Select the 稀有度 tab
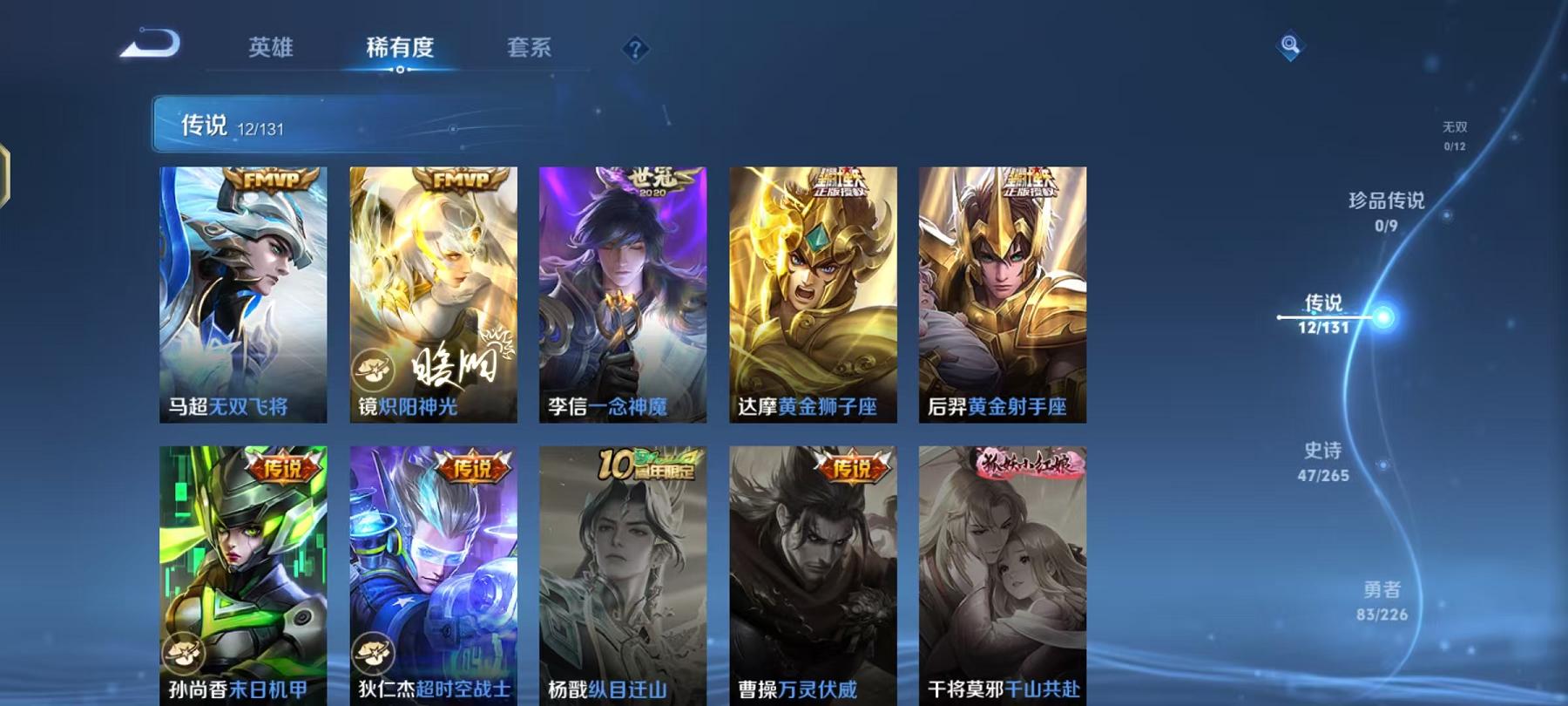1568x706 pixels. pyautogui.click(x=401, y=50)
